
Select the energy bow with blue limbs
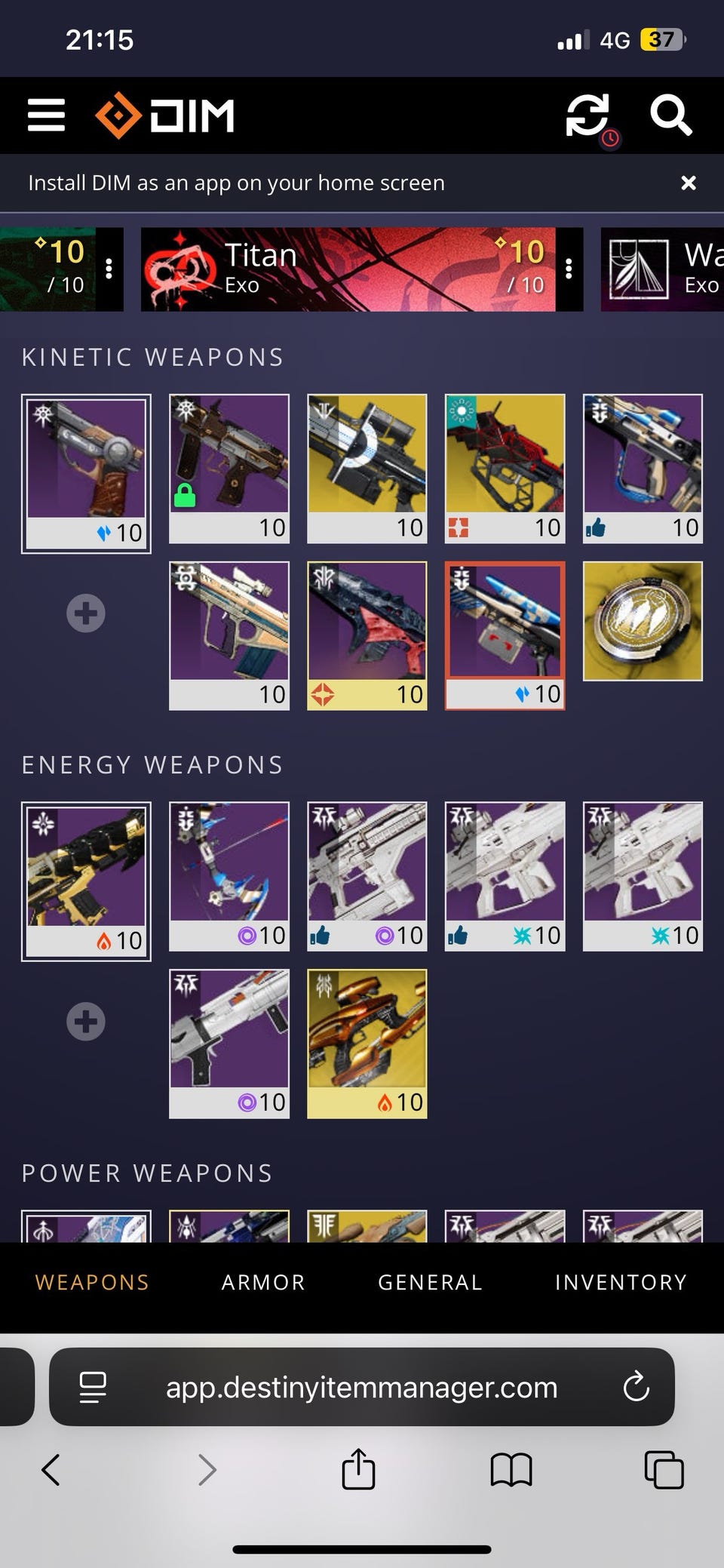[229, 875]
